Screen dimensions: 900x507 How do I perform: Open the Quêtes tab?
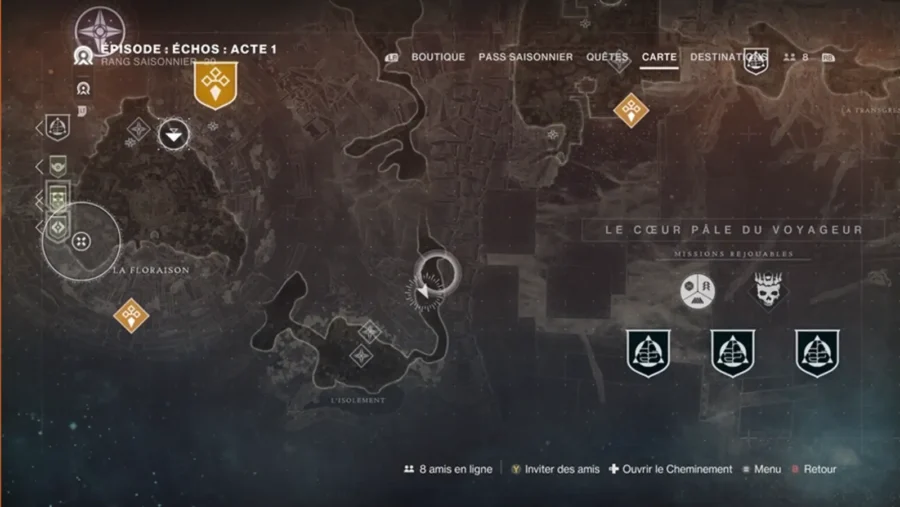[x=607, y=57]
